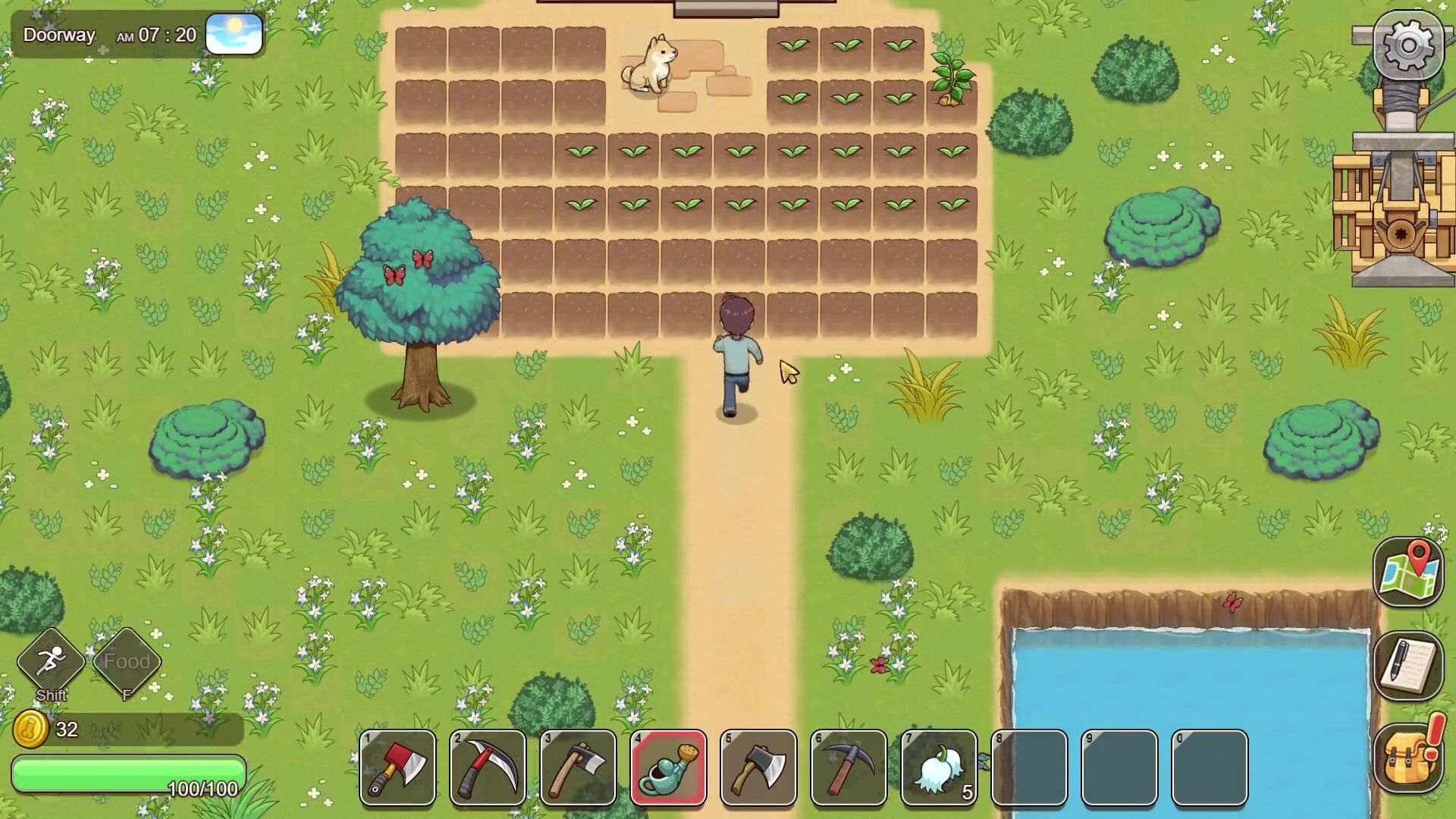Select the white bellflower stack

tap(939, 767)
